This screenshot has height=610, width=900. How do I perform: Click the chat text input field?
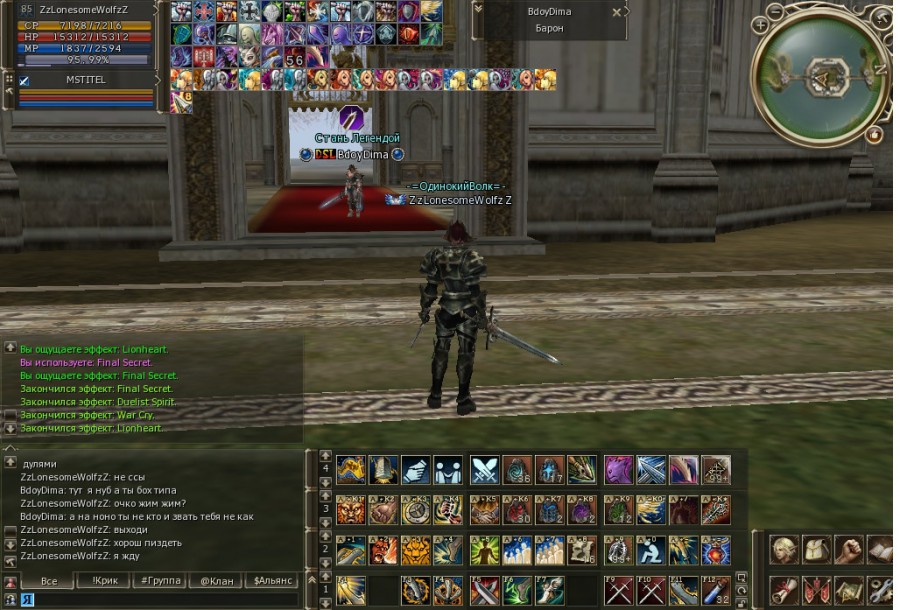pos(160,599)
